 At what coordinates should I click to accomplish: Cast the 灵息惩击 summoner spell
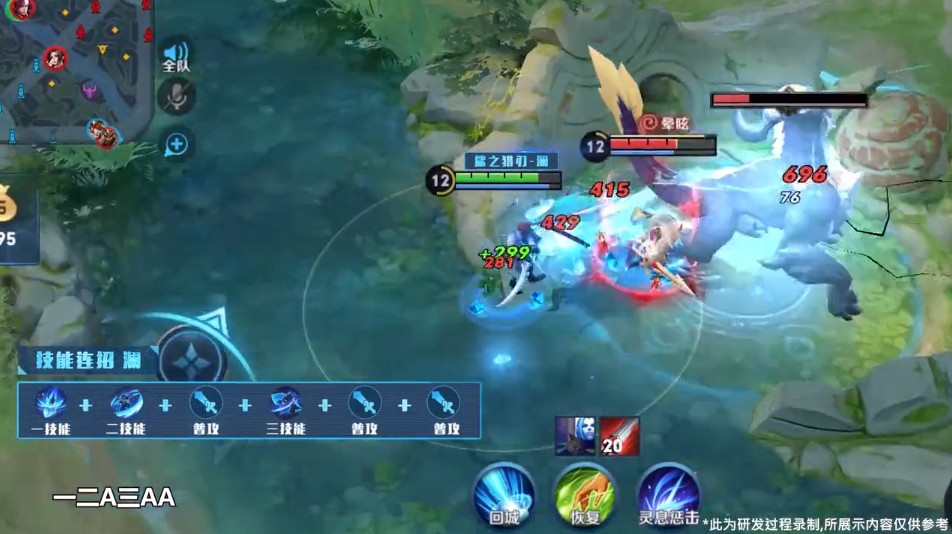(x=668, y=494)
